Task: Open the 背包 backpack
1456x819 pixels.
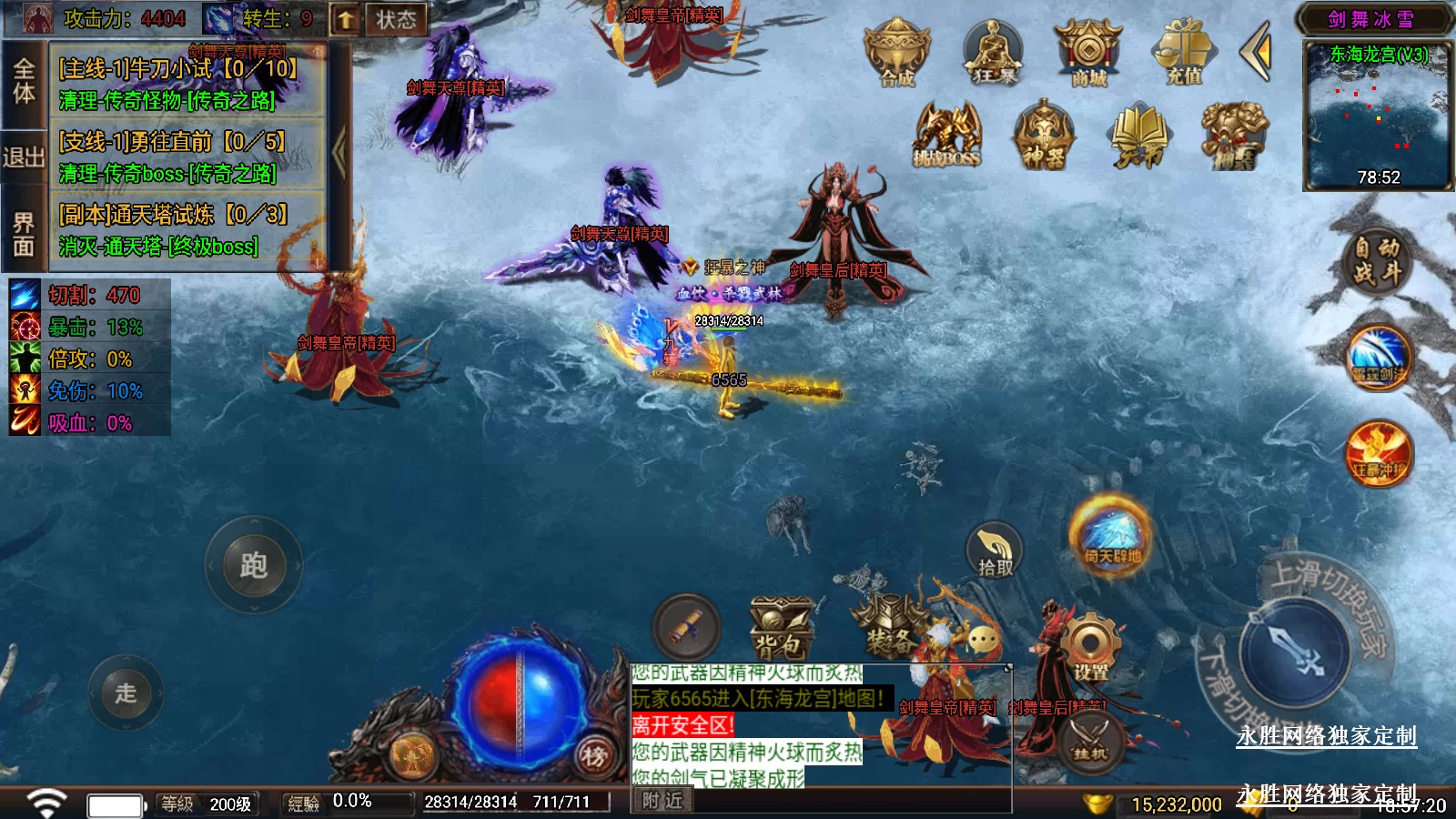Action: pyautogui.click(x=780, y=629)
